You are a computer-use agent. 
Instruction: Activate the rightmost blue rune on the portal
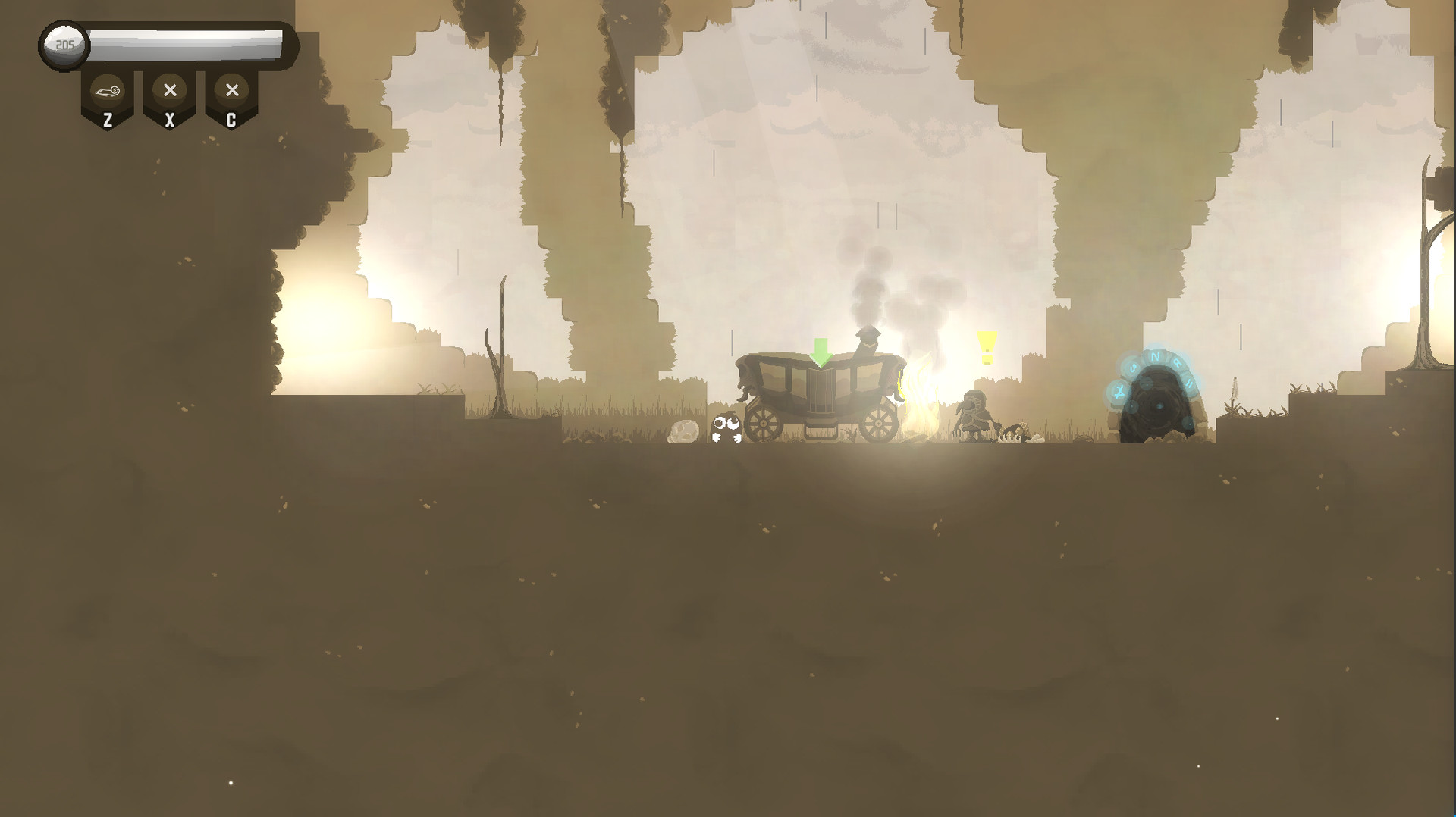1190,383
